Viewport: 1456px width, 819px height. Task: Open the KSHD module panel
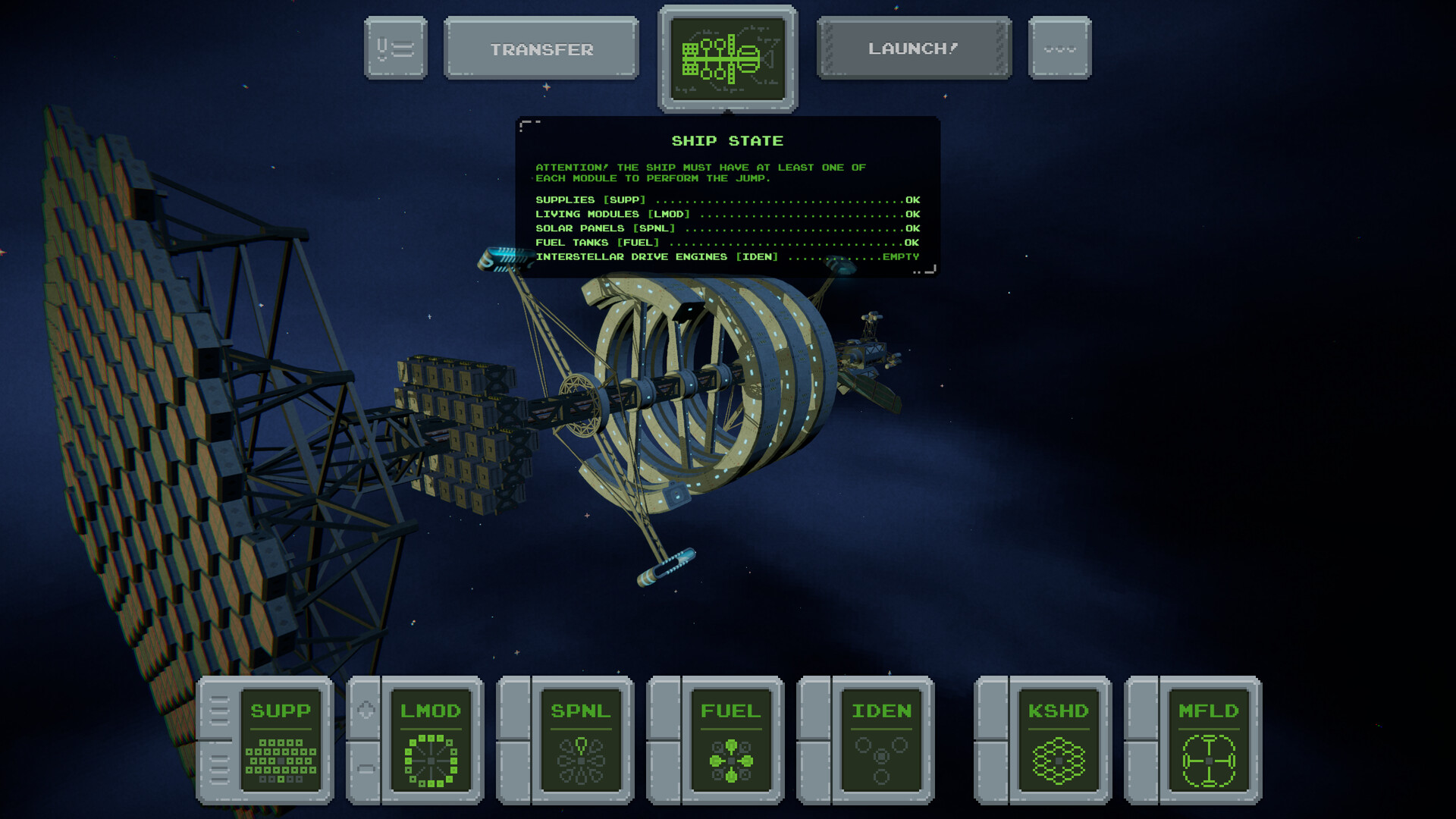(1057, 739)
